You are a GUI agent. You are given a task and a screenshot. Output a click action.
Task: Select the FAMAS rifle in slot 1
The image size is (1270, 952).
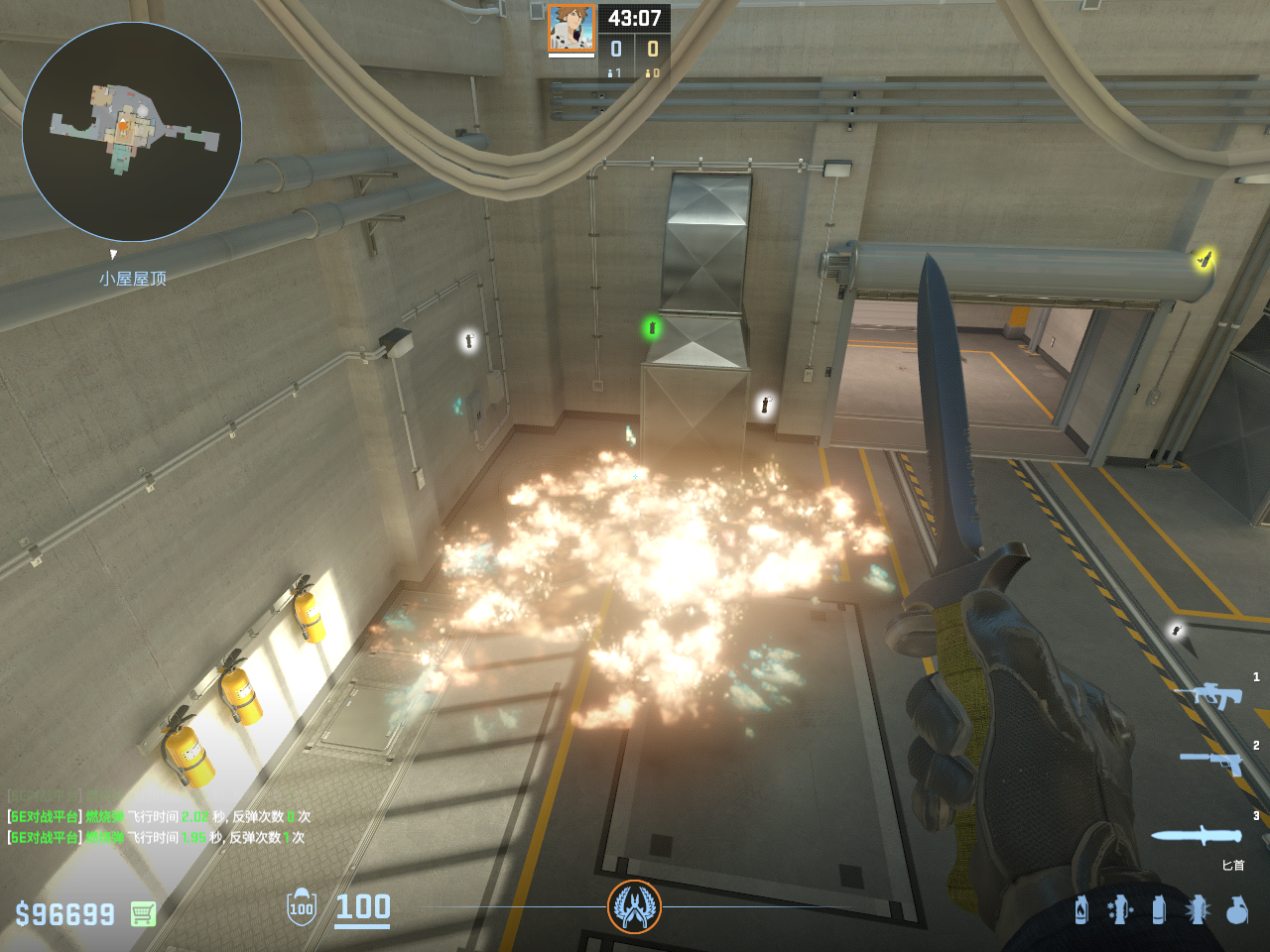click(1207, 695)
